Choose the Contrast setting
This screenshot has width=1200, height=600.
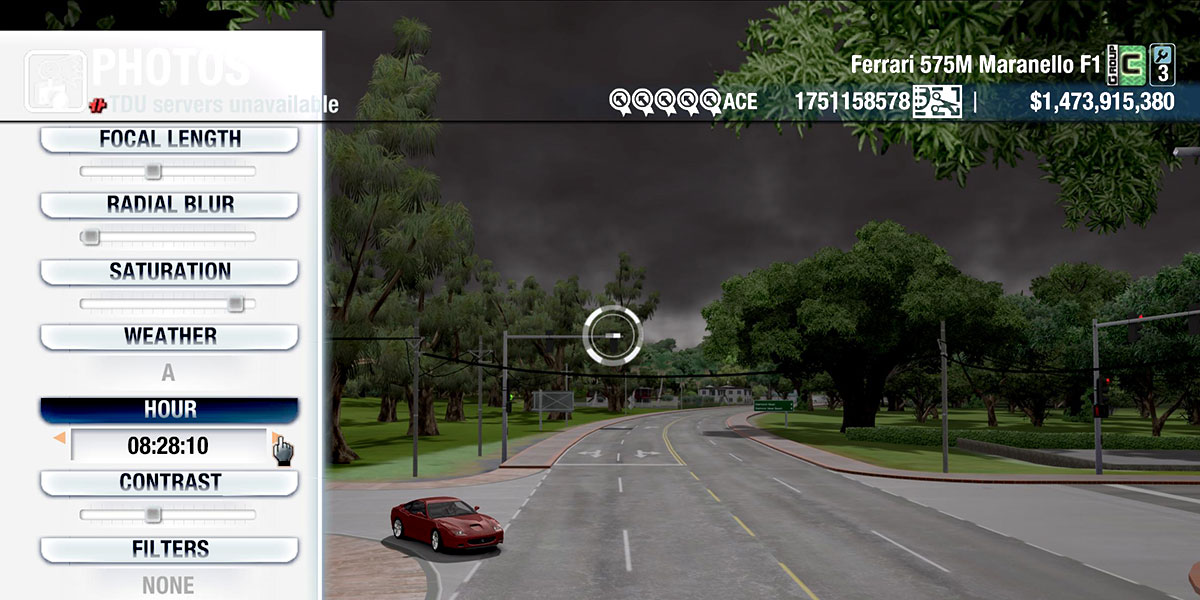click(169, 483)
